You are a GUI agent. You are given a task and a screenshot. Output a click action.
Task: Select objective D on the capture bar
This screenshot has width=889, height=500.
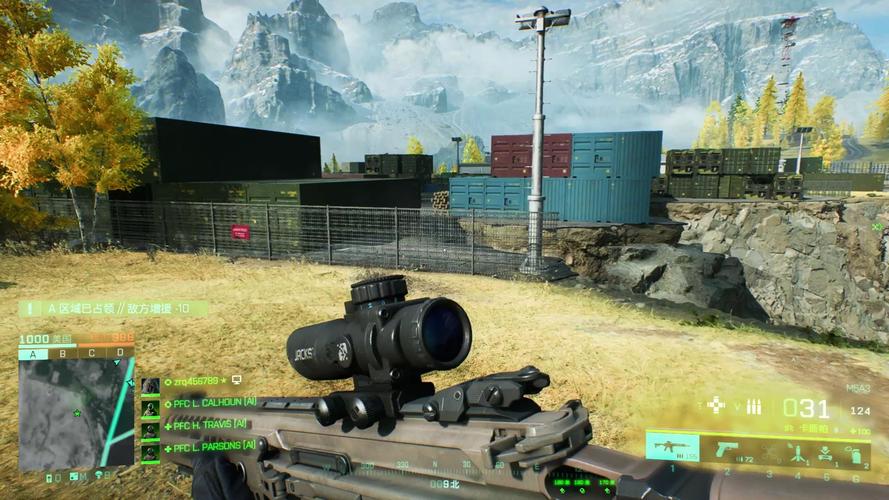click(x=120, y=353)
